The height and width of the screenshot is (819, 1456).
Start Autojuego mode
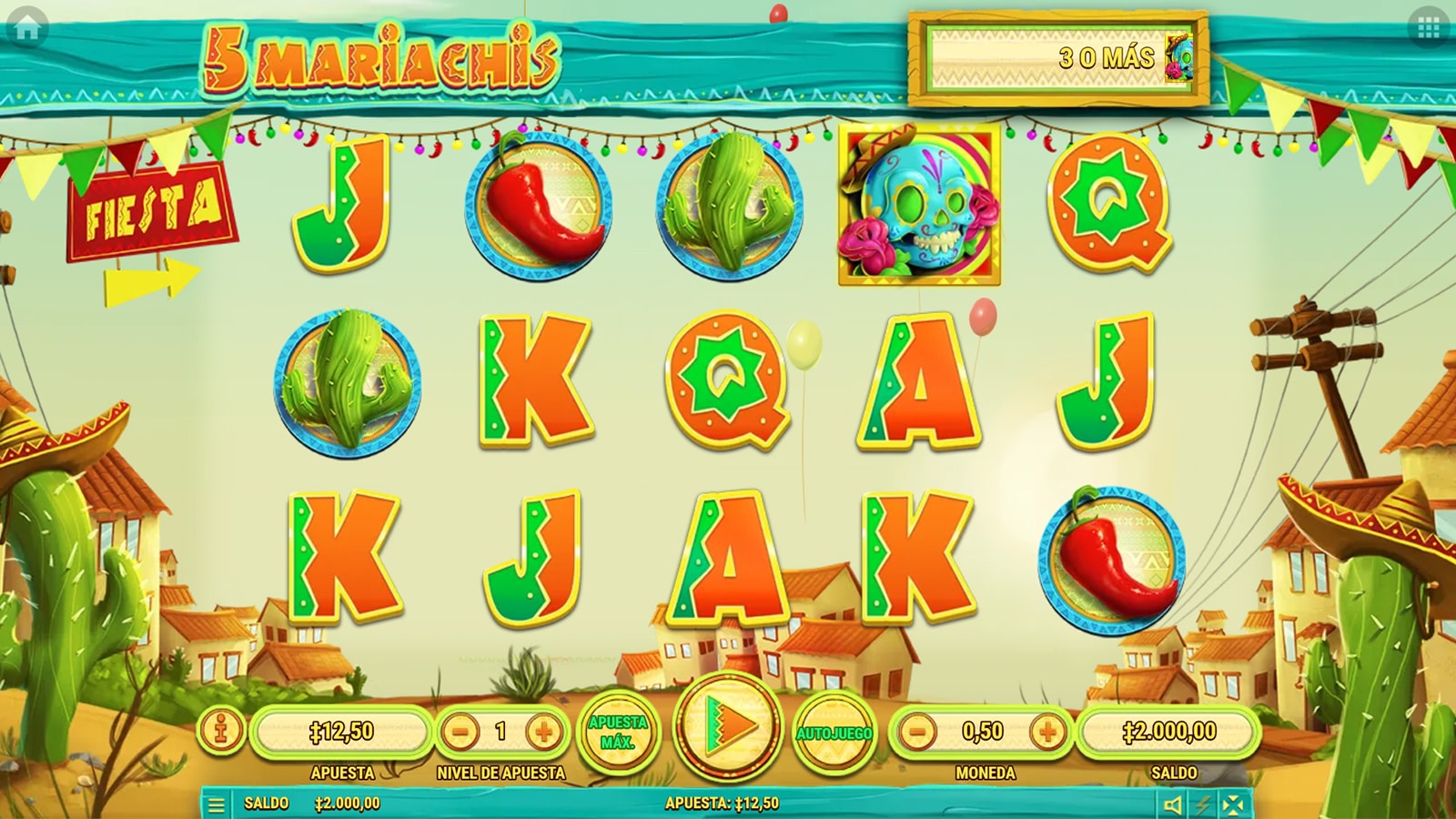click(834, 733)
